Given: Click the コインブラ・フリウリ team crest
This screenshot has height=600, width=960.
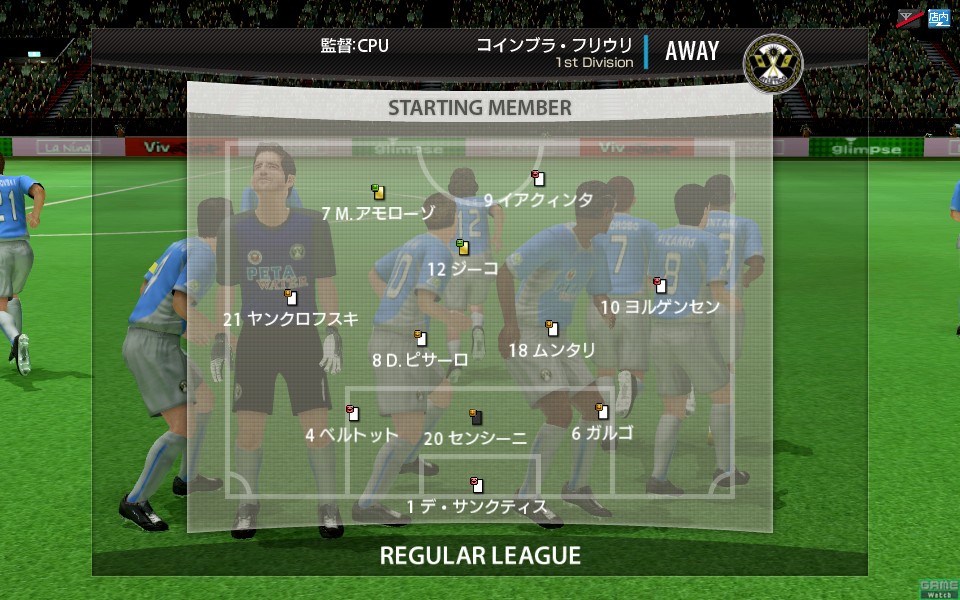Looking at the screenshot, I should 773,62.
